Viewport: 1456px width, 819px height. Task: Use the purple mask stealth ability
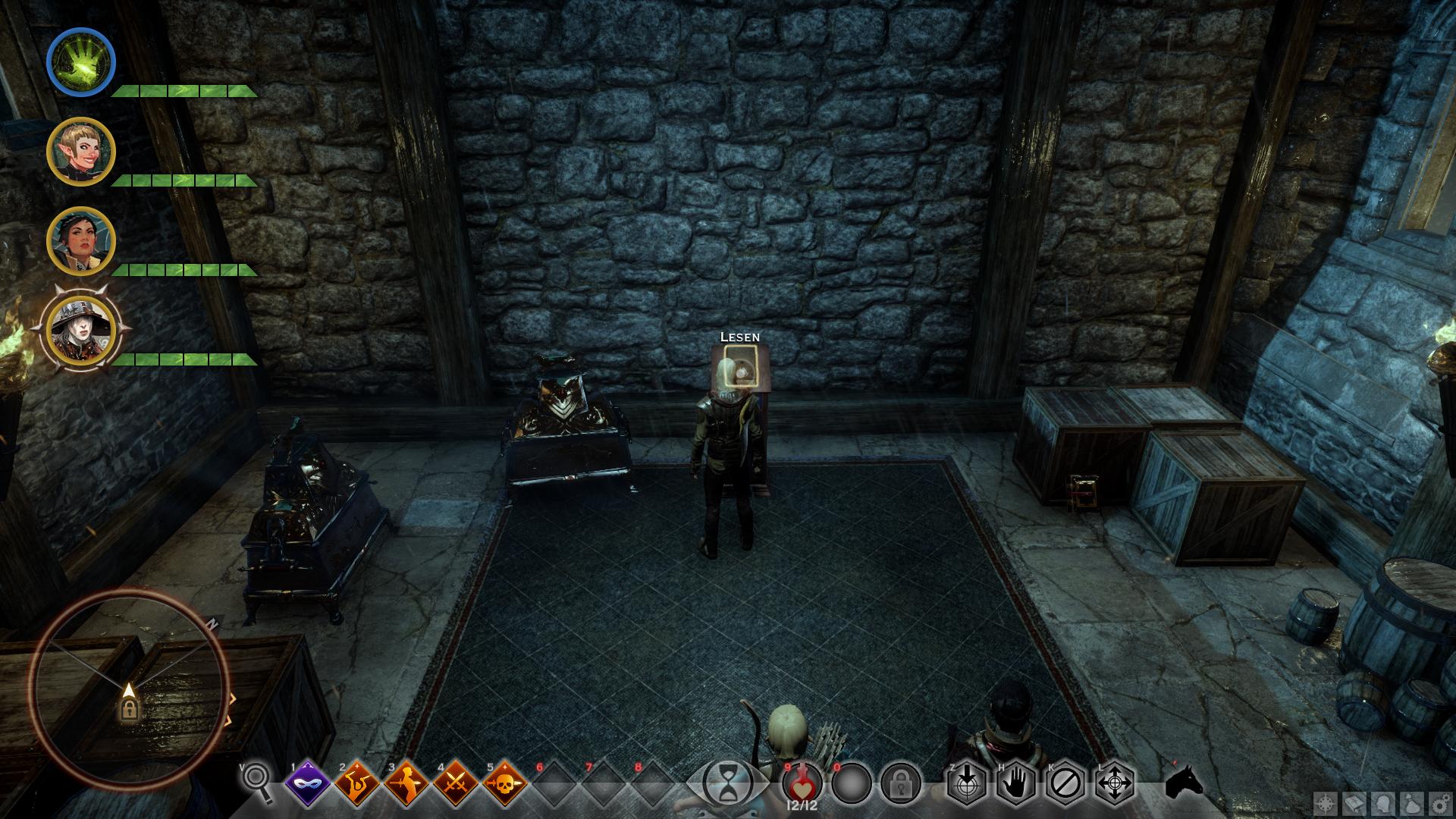coord(309,783)
